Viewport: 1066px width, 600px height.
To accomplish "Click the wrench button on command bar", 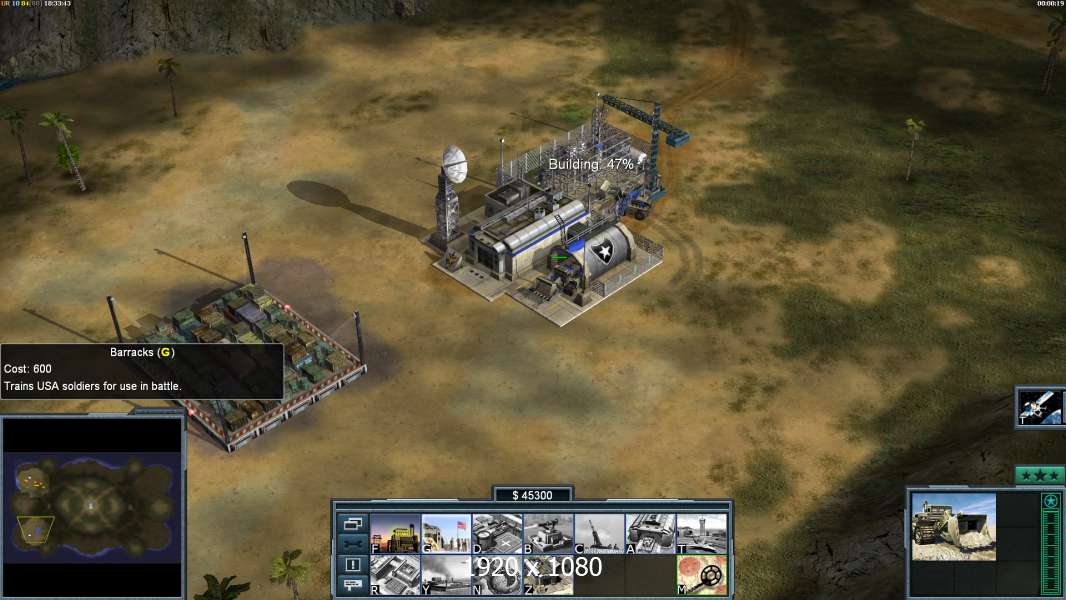I will (352, 544).
